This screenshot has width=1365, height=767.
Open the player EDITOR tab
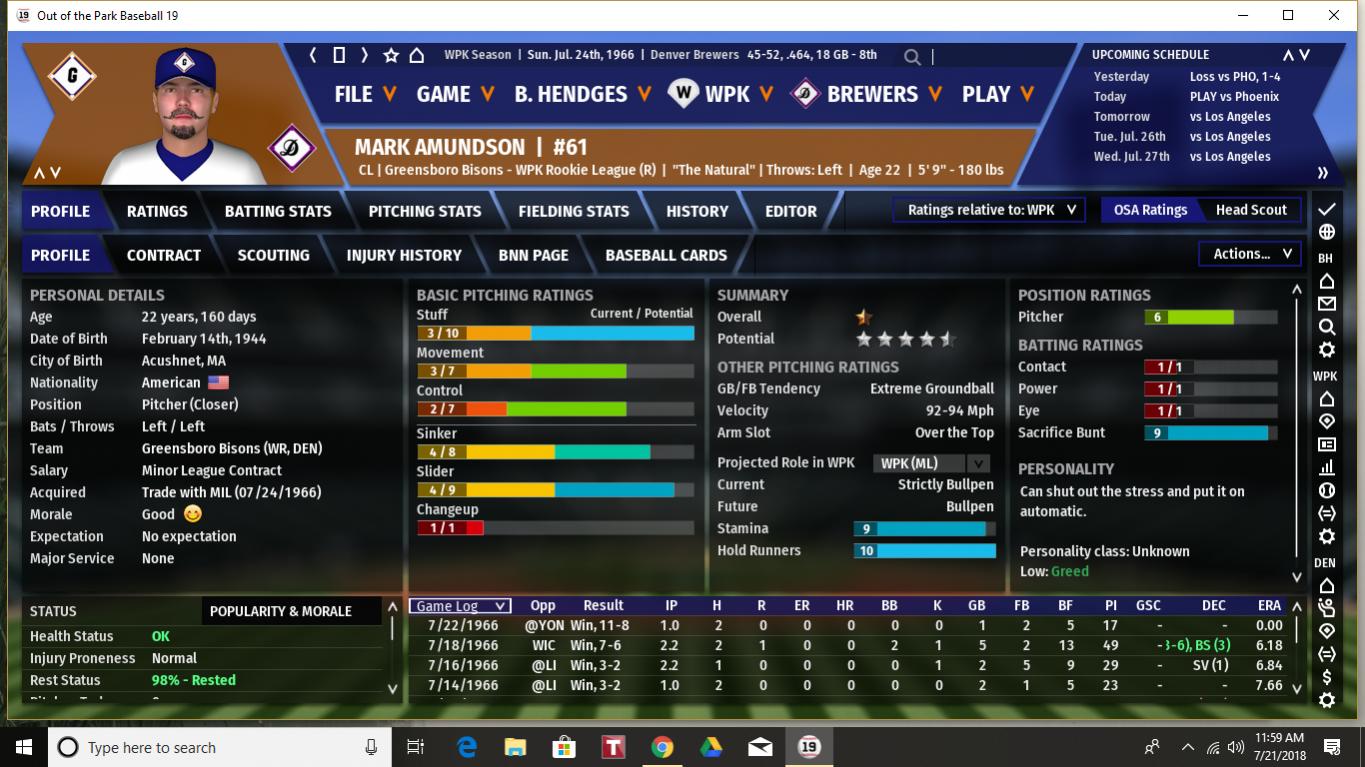pos(791,211)
